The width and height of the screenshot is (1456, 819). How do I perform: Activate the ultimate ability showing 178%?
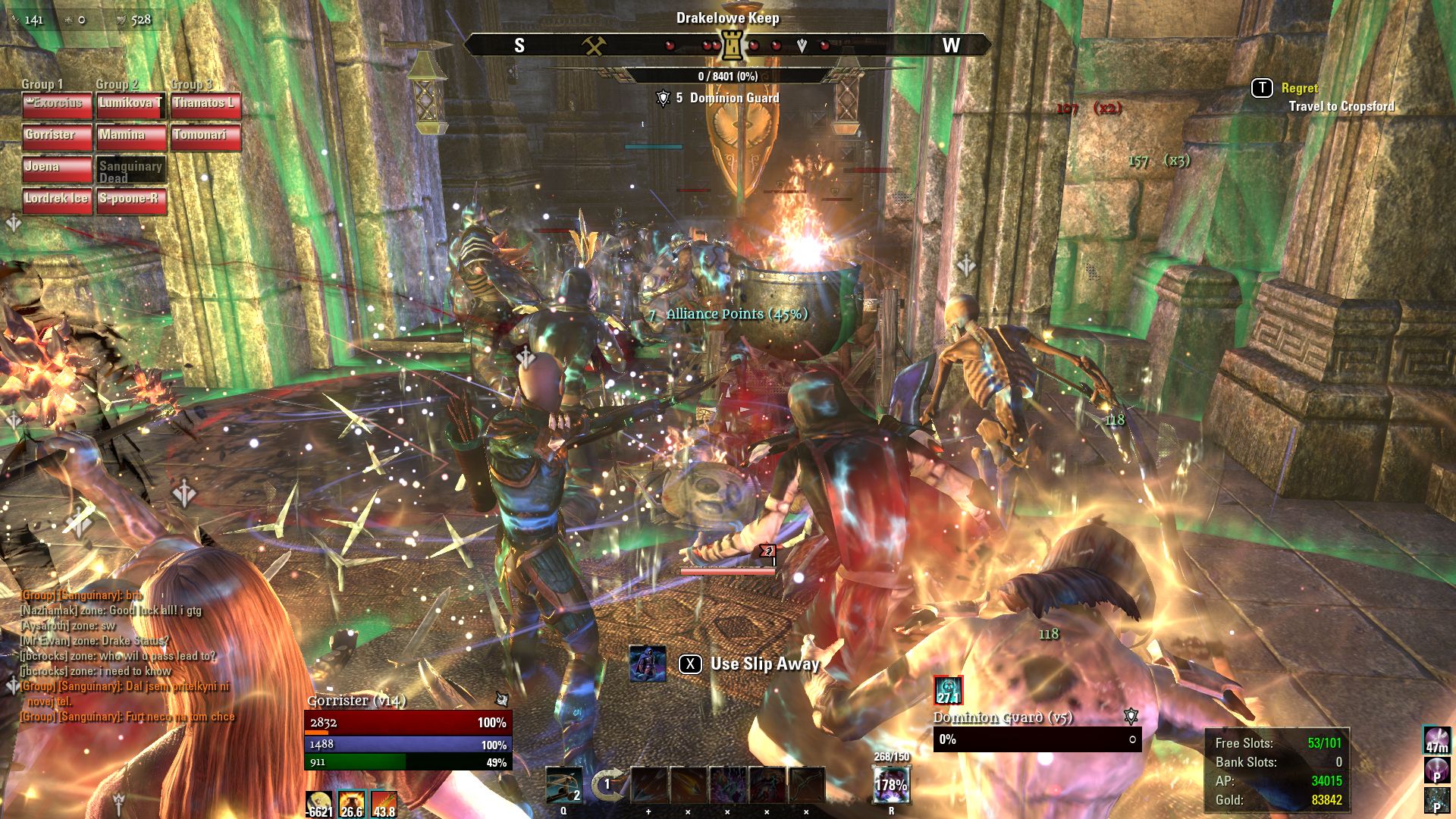click(891, 784)
